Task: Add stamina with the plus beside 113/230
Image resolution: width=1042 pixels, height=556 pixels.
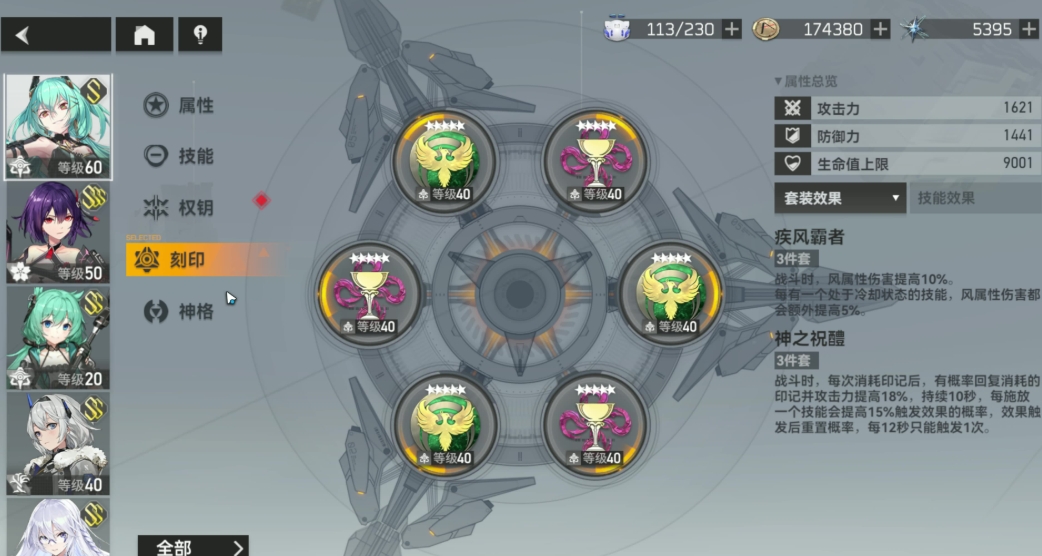Action: coord(732,29)
